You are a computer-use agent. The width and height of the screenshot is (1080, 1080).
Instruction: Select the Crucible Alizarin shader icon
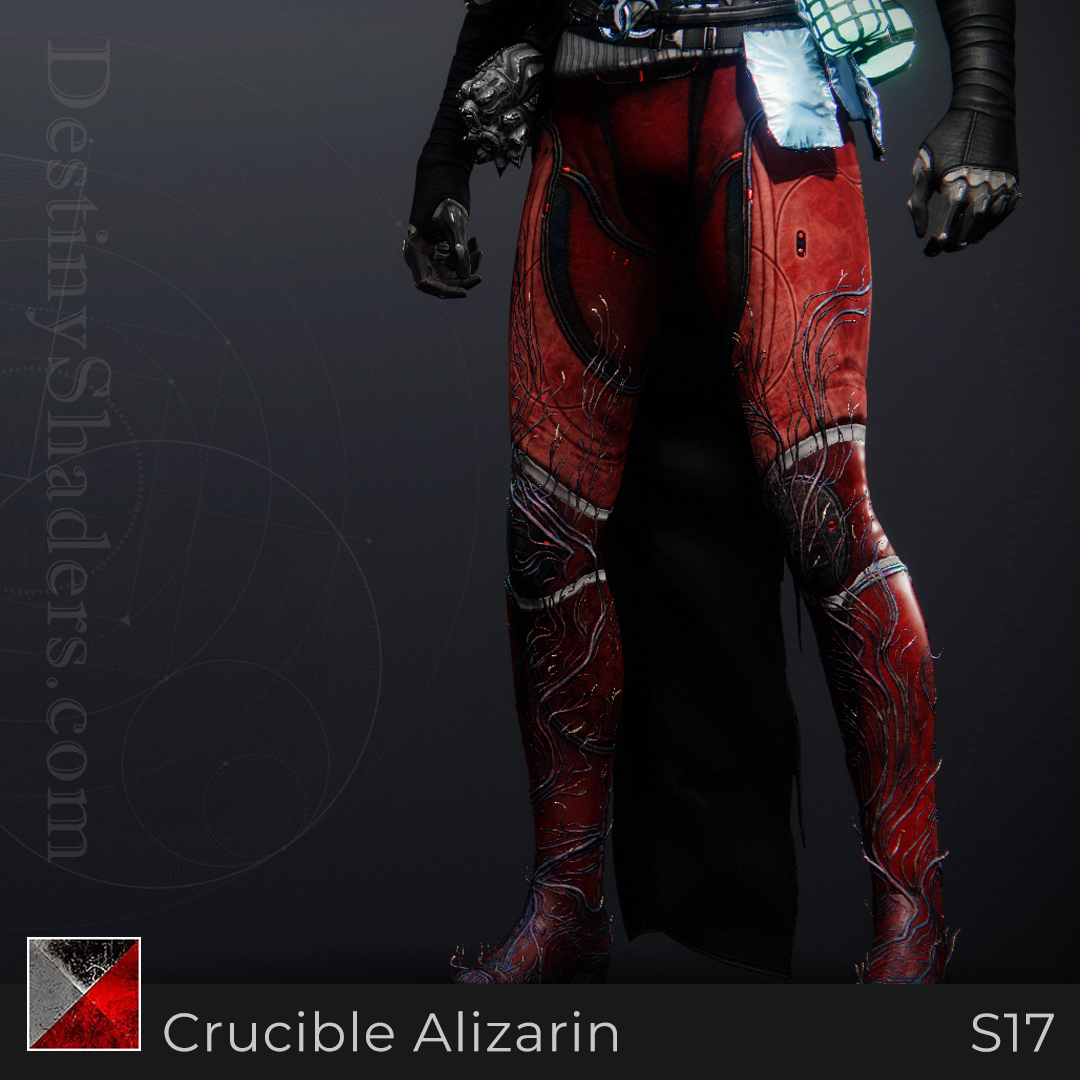tap(84, 993)
